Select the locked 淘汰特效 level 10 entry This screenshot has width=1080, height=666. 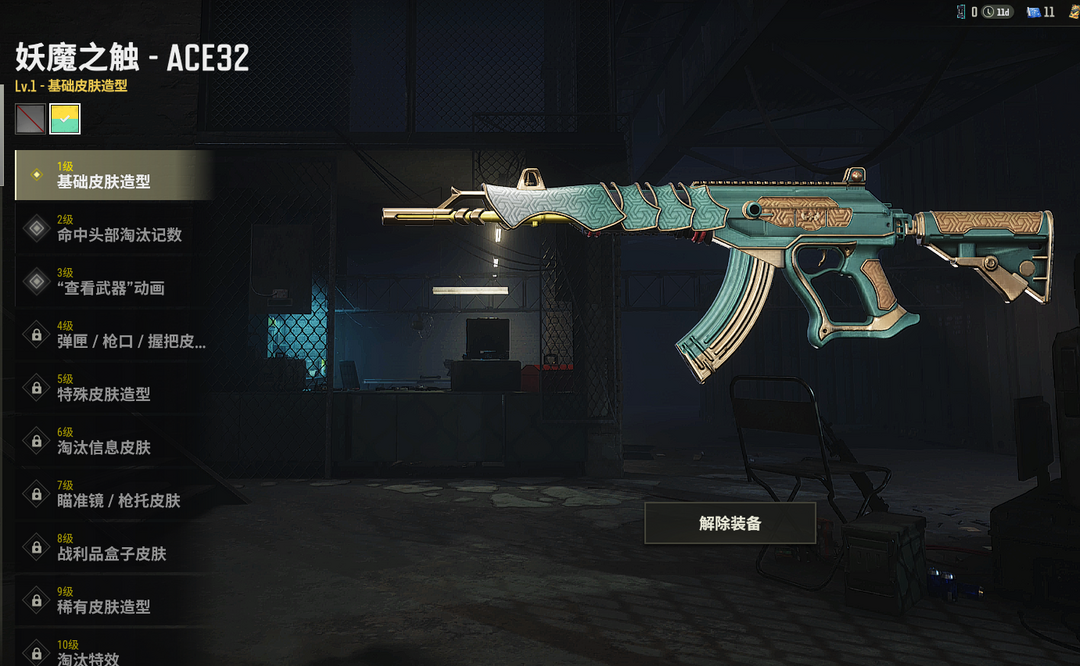112,650
